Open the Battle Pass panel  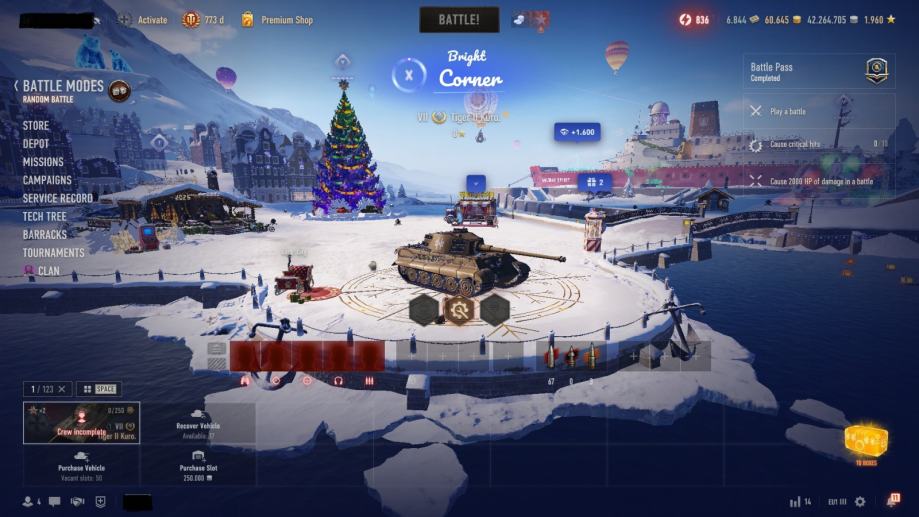818,72
